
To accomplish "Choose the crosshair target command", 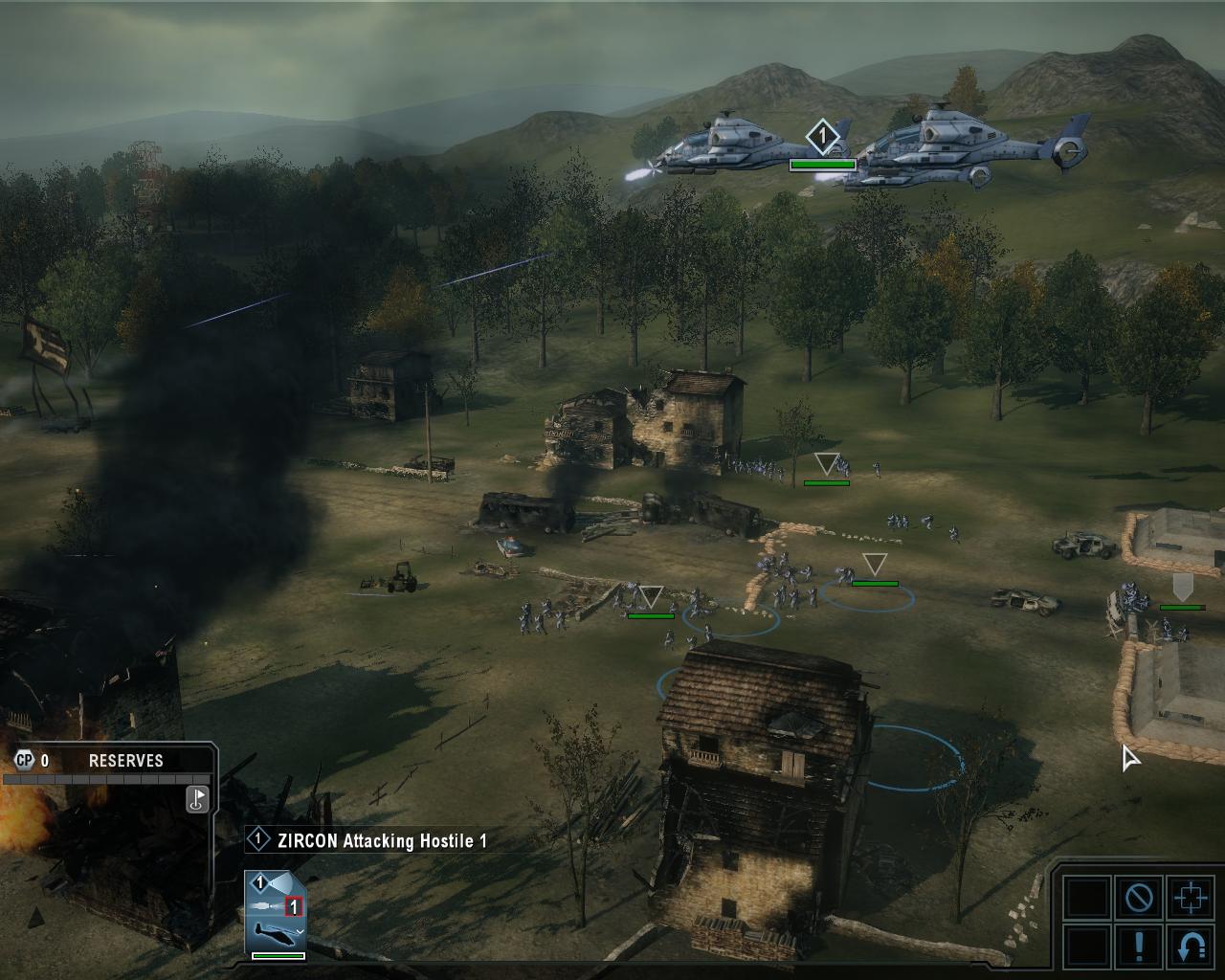I will [1190, 898].
